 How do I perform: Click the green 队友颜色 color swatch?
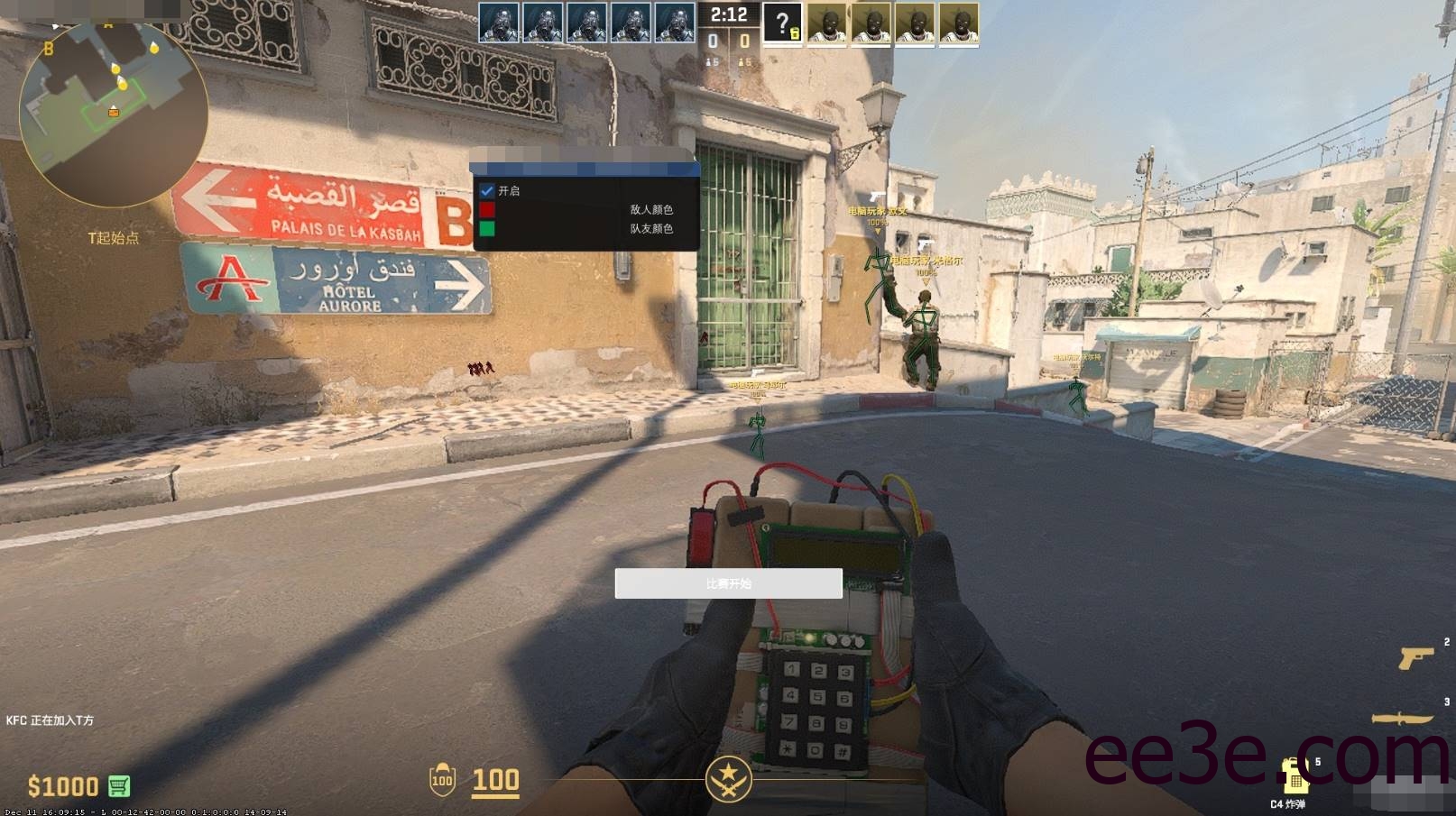[485, 228]
